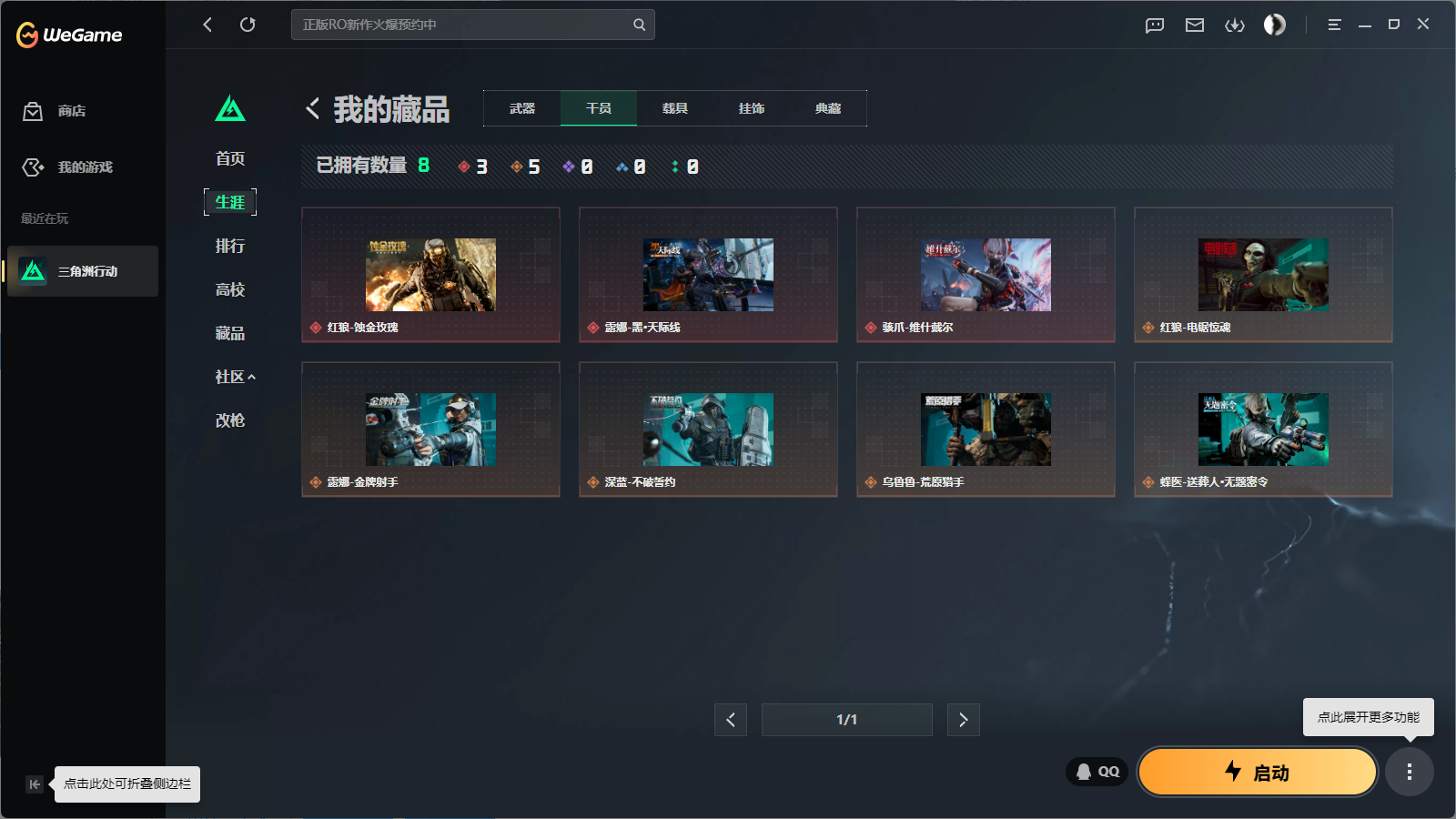This screenshot has width=1456, height=819.
Task: Open the 红狼-蚀金玫瑰 collectible card
Action: pos(430,275)
